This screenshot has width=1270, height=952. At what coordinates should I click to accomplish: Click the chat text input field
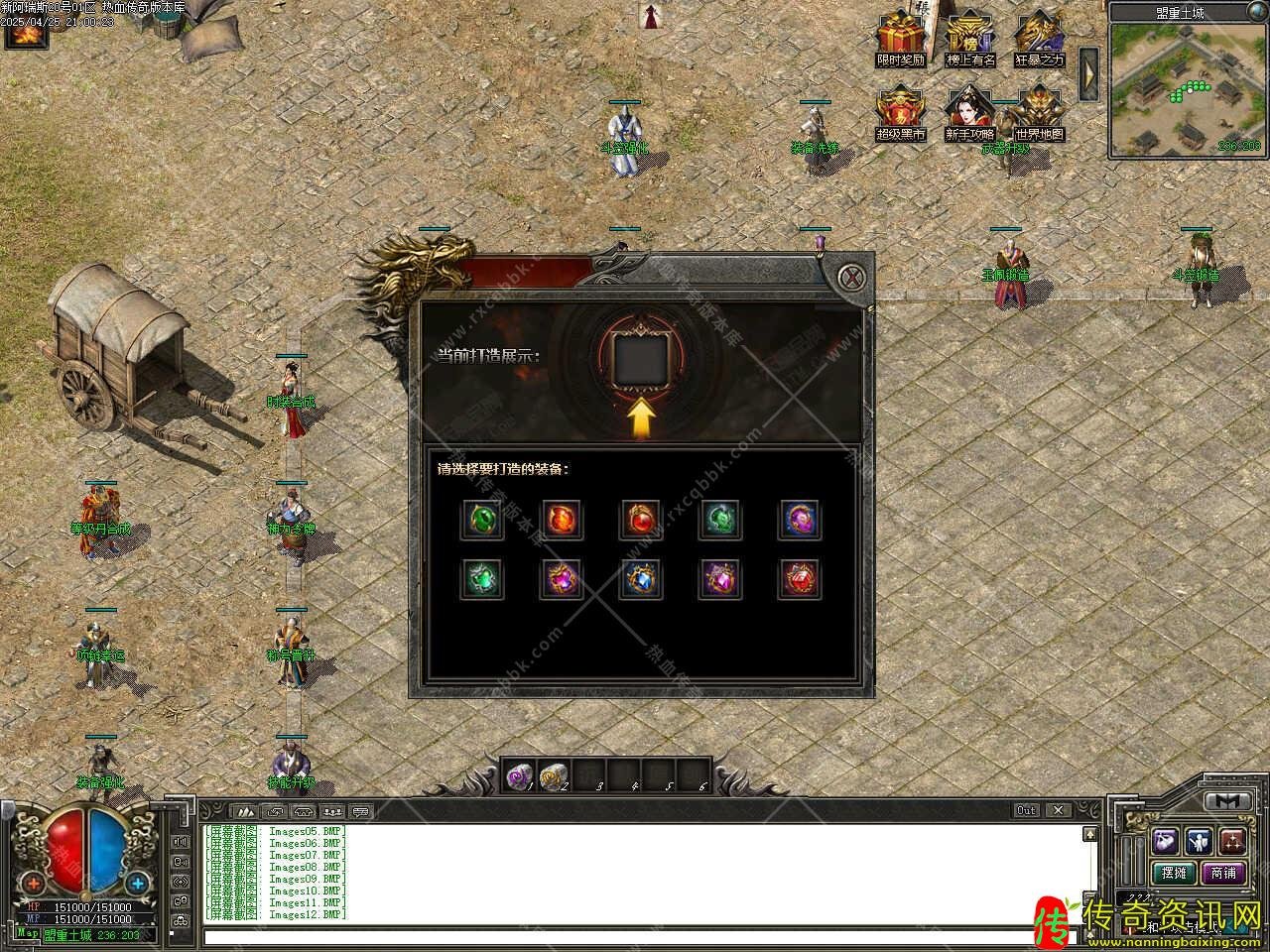click(x=635, y=936)
